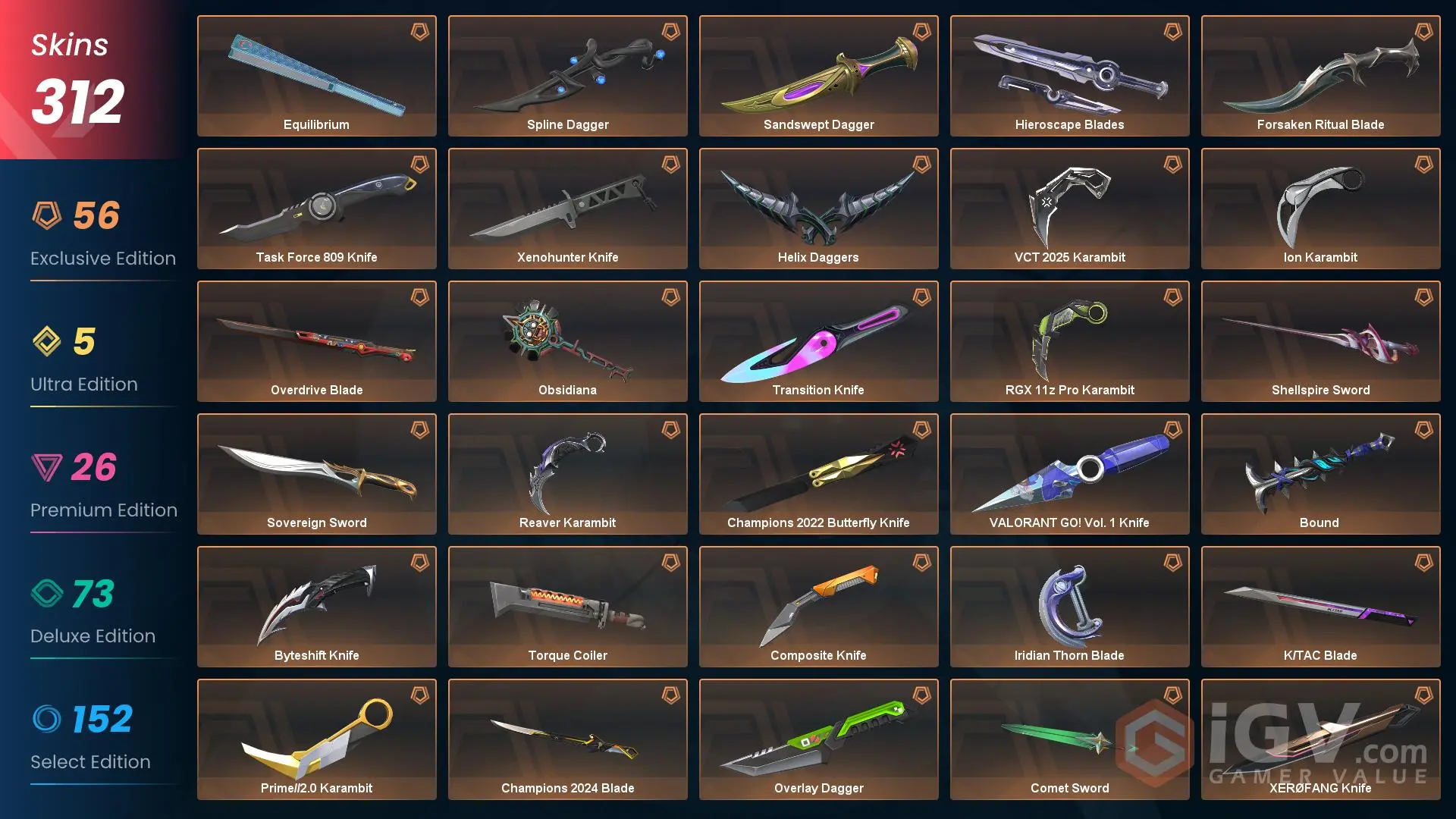Viewport: 1456px width, 819px height.
Task: Select the Deluxe Edition icon in sidebar
Action: pos(45,594)
